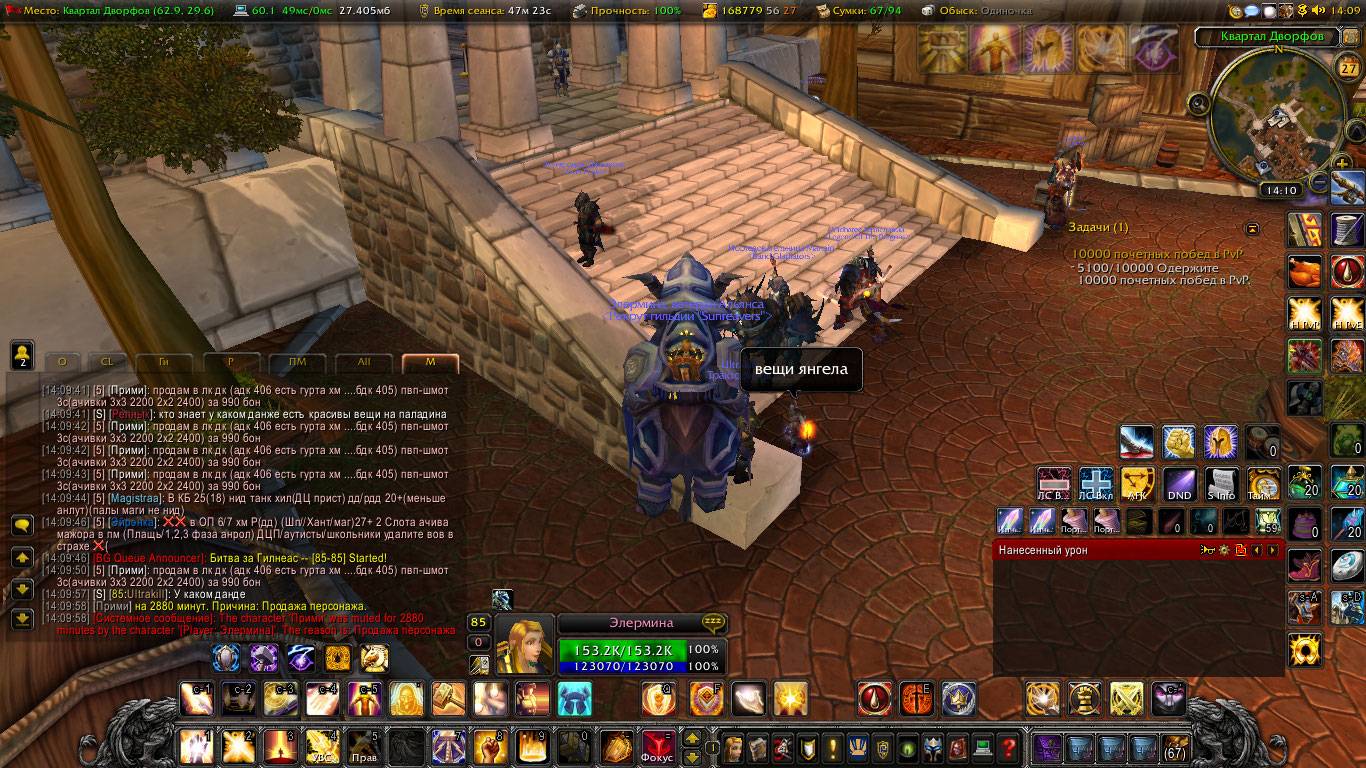This screenshot has width=1366, height=768.
Task: Open the gear settings of the damage meter
Action: point(1224,550)
